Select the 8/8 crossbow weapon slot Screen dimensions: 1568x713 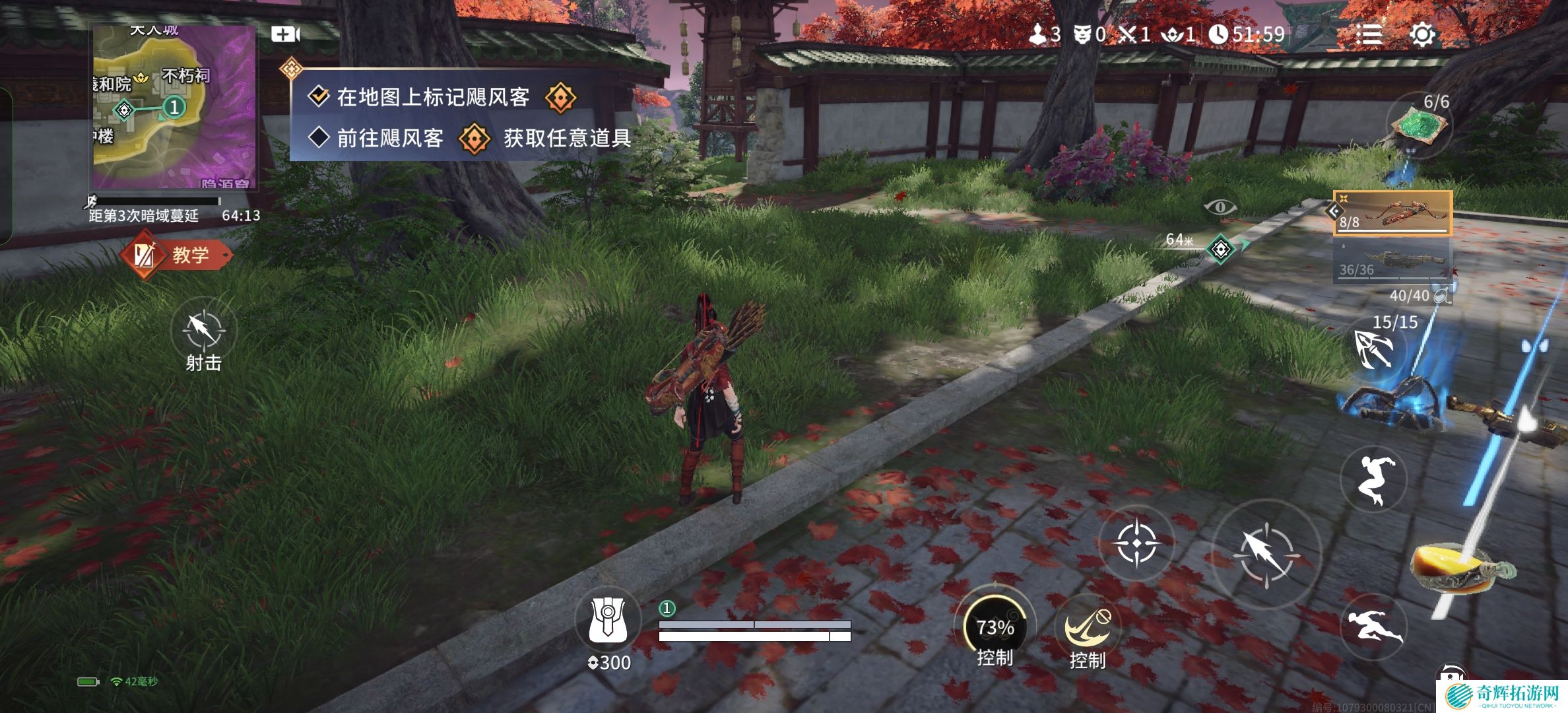tap(1392, 213)
